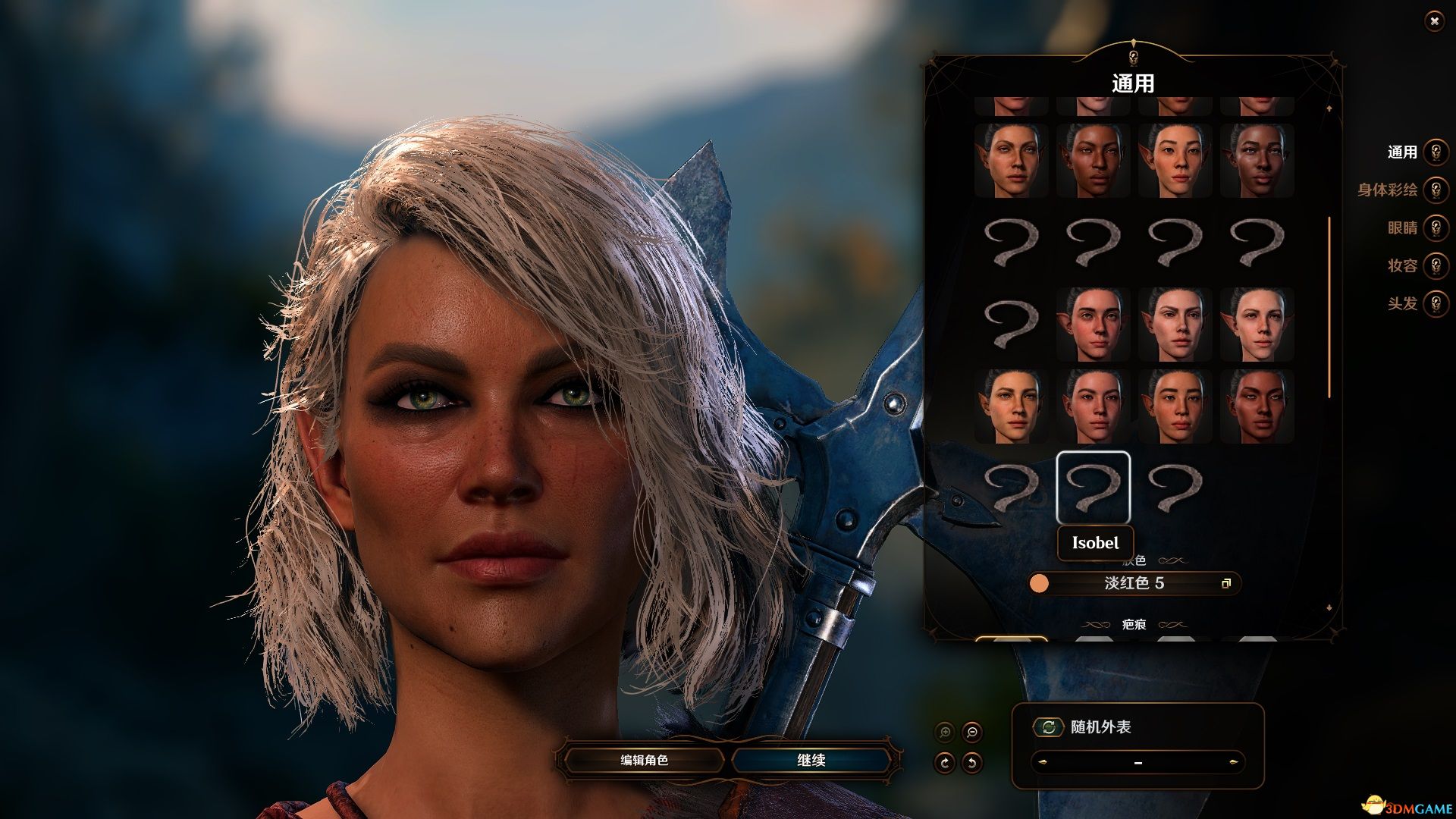
Task: Zoom in on the character preview
Action: point(945,733)
